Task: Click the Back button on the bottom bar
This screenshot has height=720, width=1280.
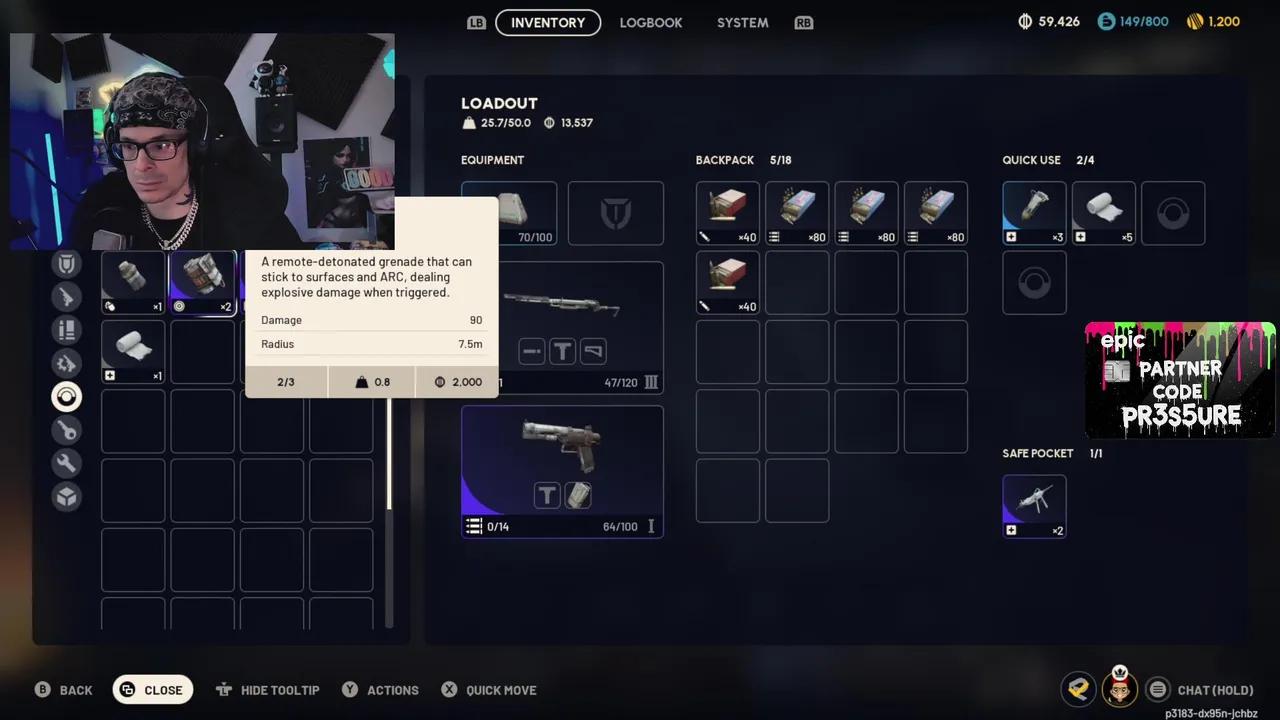Action: (63, 689)
